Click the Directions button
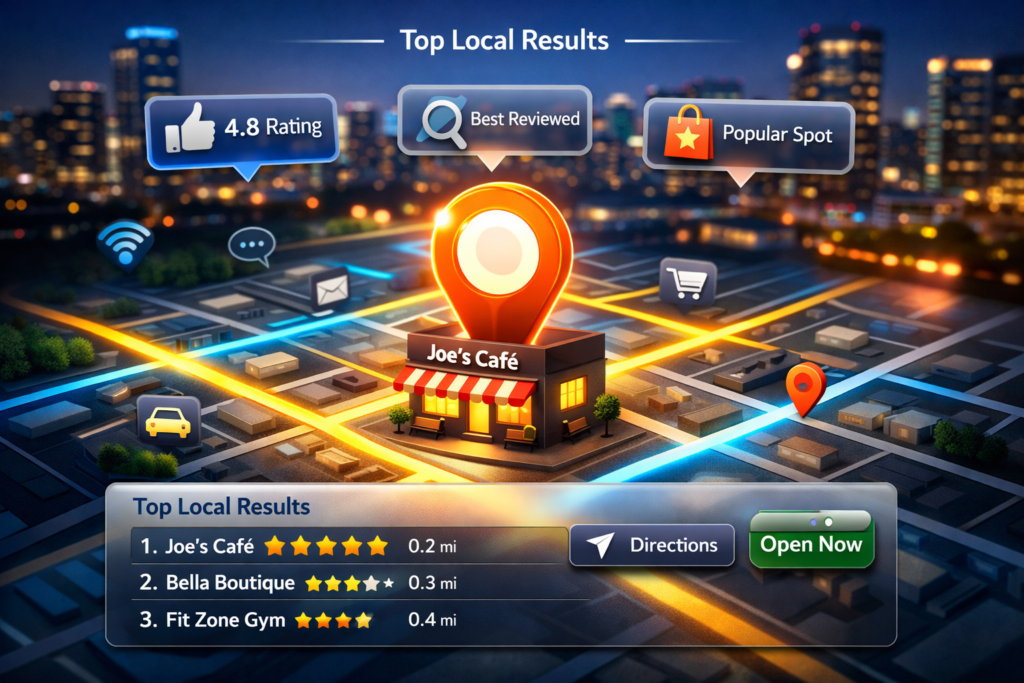Screen dimensions: 1024x683 pos(650,545)
